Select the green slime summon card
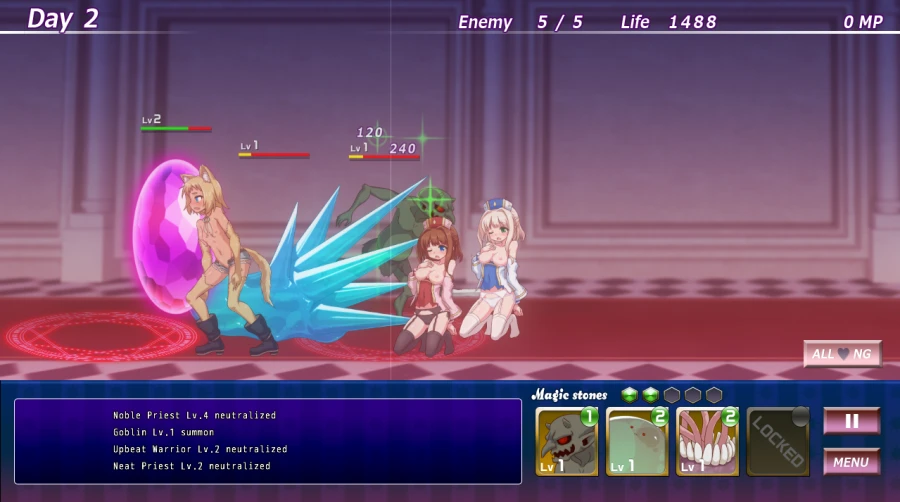The width and height of the screenshot is (900, 502). [637, 441]
